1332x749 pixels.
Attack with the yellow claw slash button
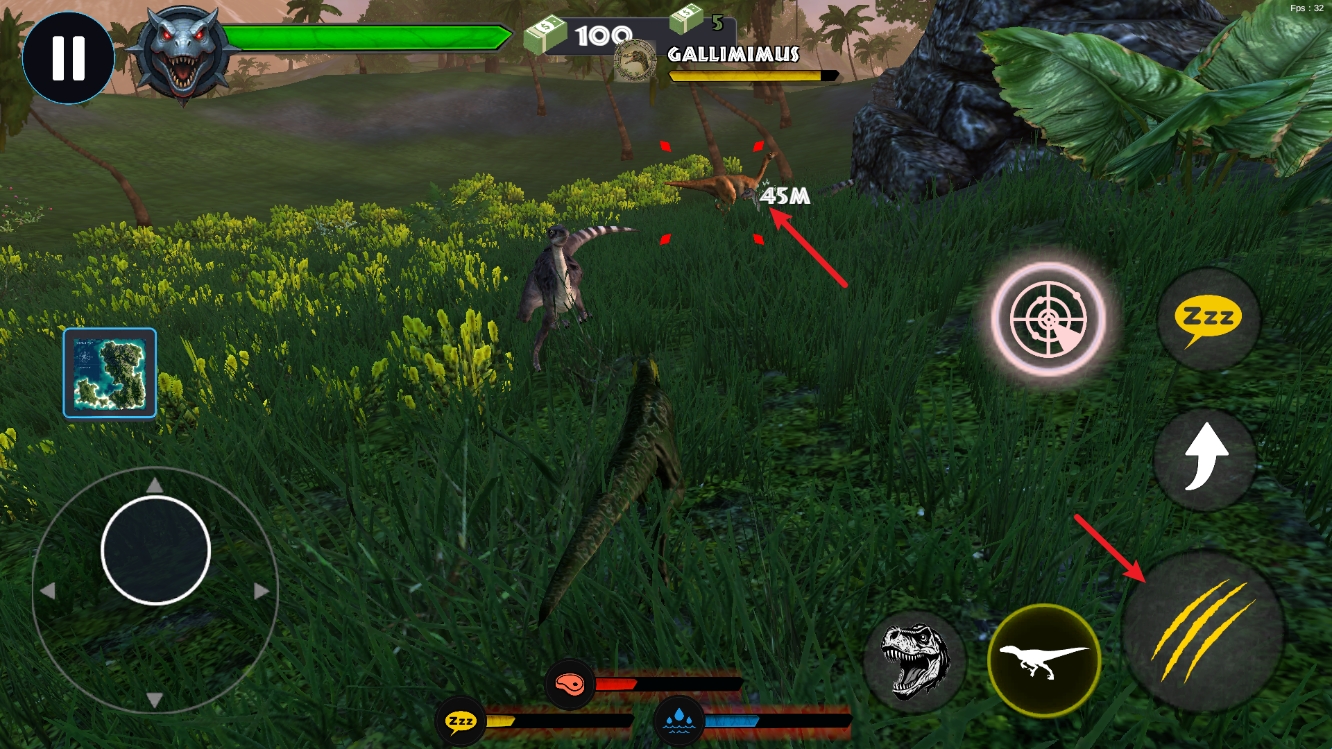(x=1203, y=630)
